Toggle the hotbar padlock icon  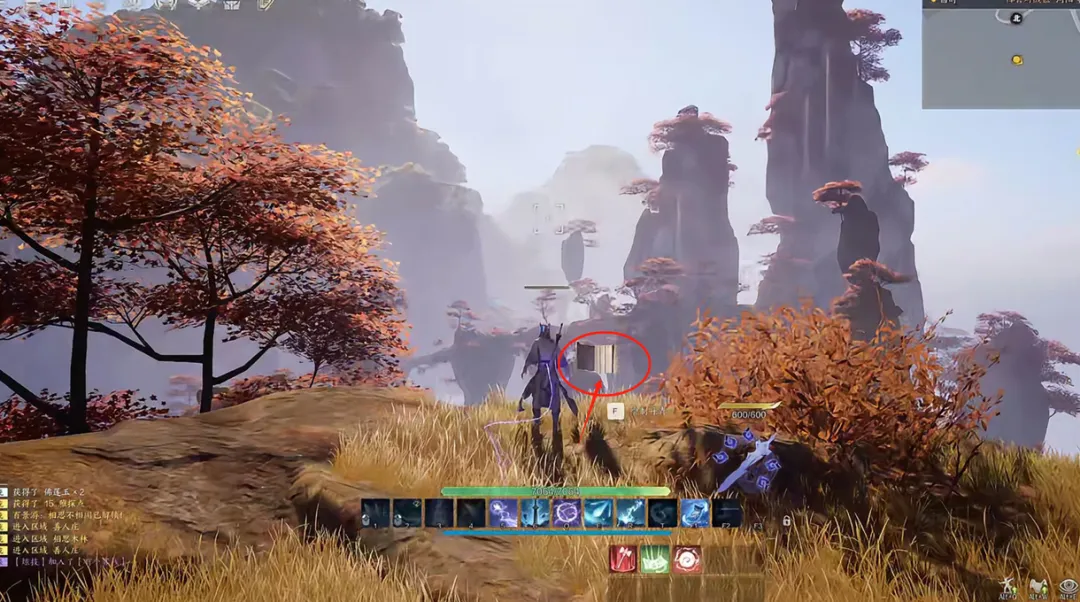pyautogui.click(x=786, y=521)
